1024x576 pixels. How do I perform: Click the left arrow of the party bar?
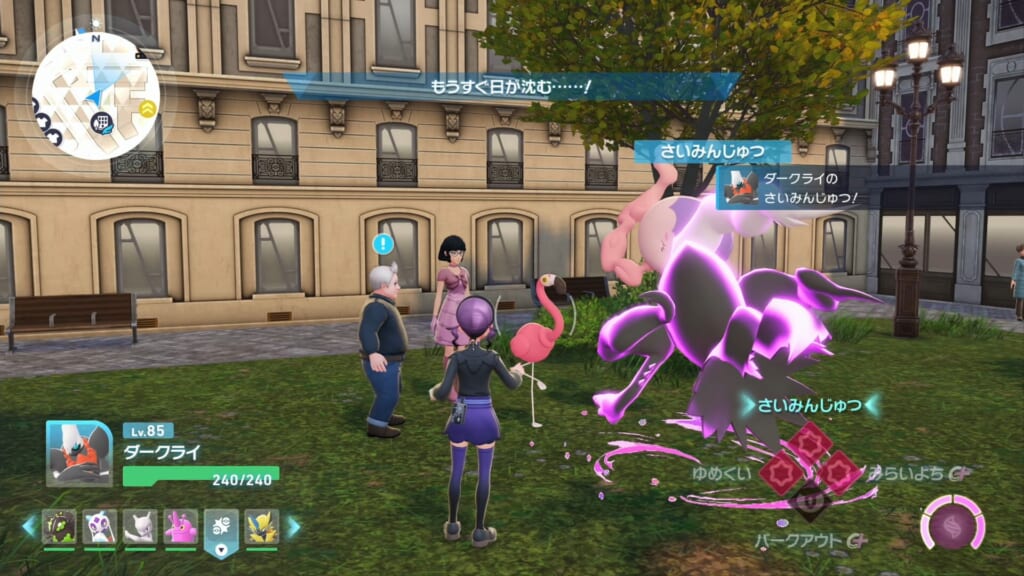tap(29, 526)
